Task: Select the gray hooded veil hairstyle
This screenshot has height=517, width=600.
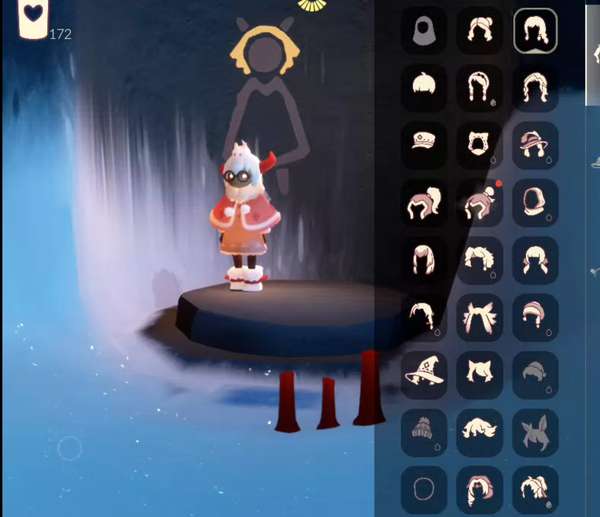Action: 424,31
